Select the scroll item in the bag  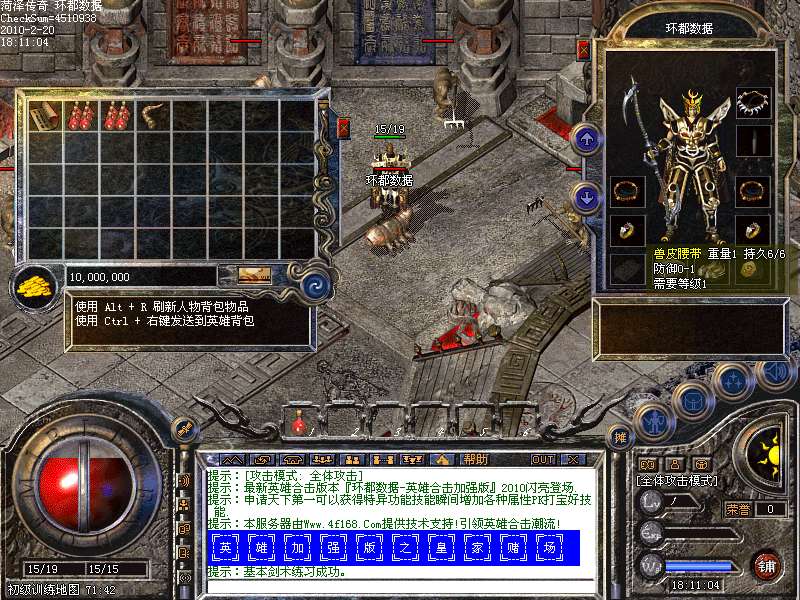tap(44, 116)
